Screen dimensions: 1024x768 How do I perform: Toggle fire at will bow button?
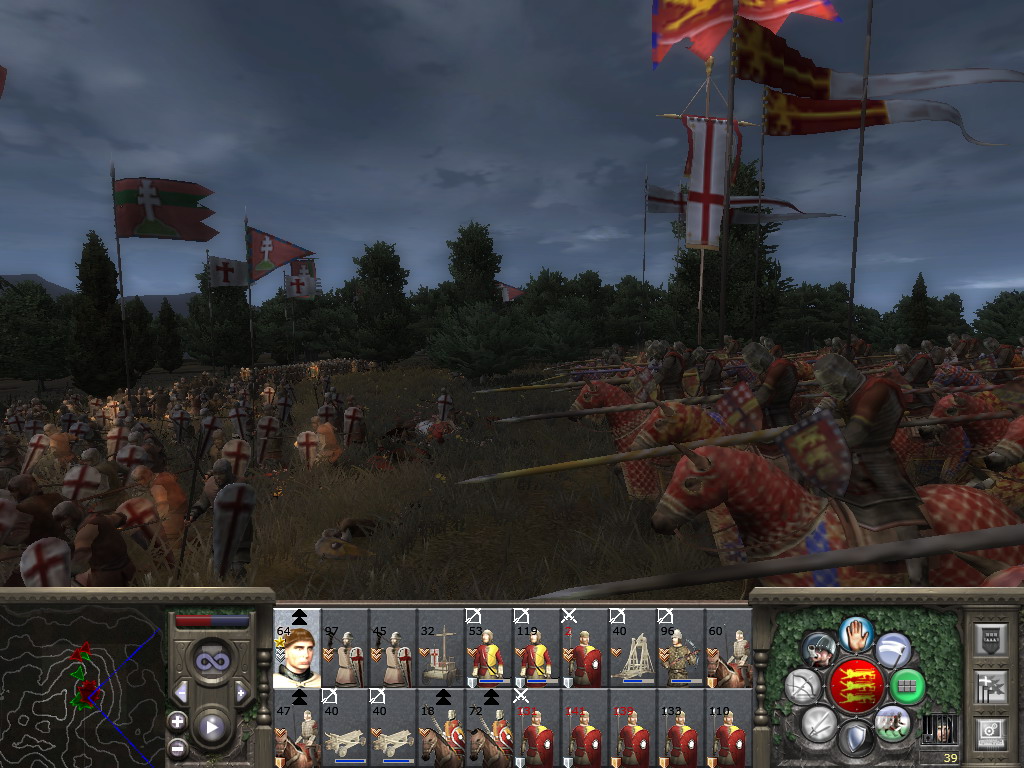(x=803, y=686)
